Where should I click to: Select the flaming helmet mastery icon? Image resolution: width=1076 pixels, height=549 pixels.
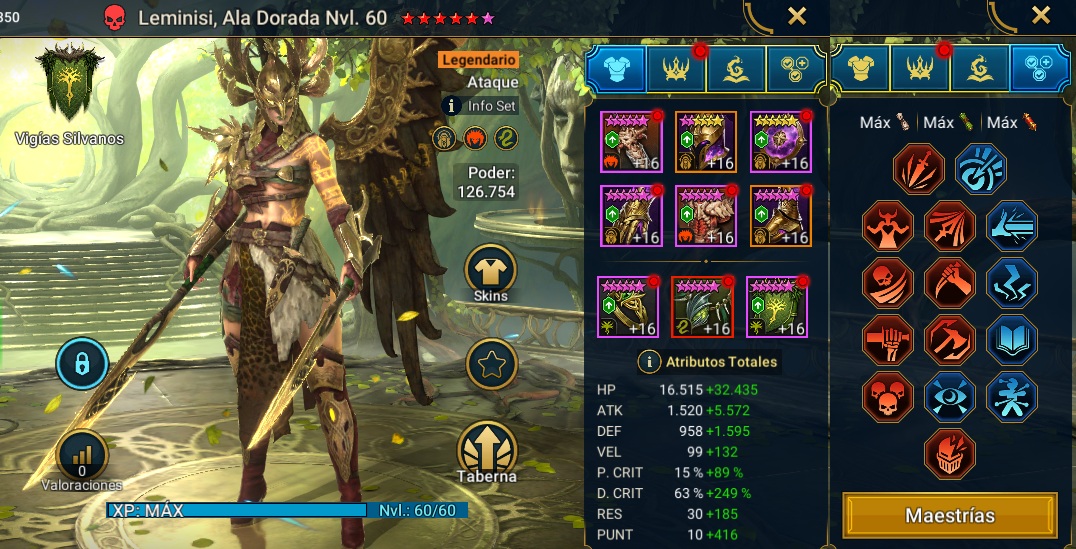pos(948,454)
